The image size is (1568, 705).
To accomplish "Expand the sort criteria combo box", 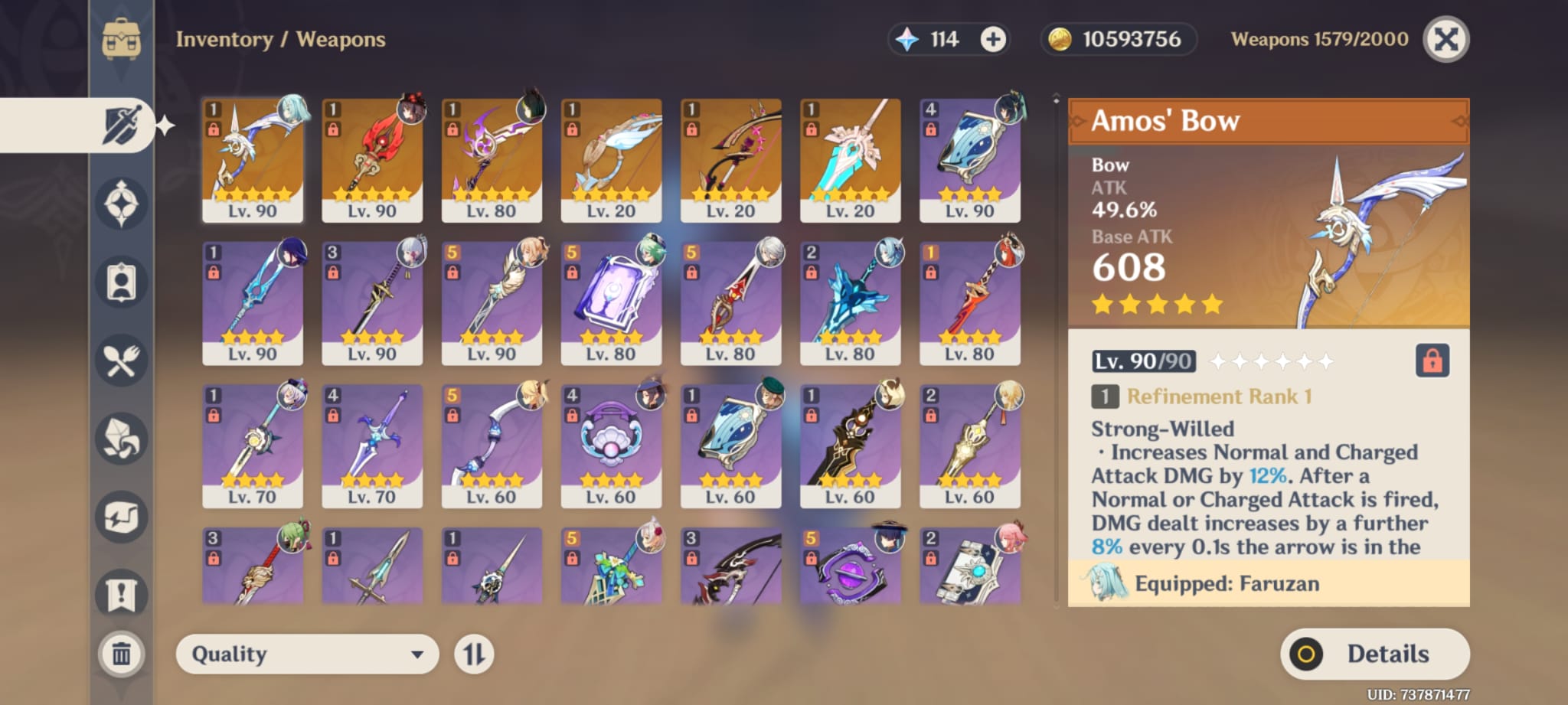I will pos(306,654).
